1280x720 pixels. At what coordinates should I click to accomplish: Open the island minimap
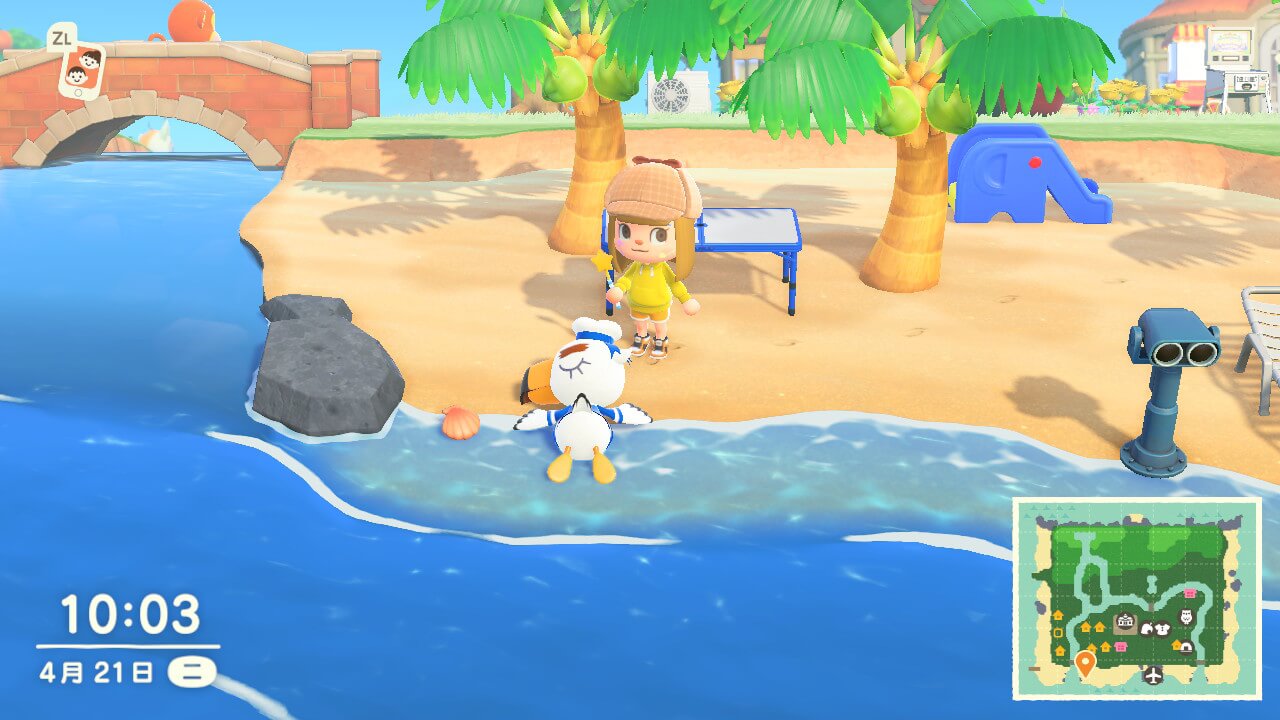[1137, 597]
